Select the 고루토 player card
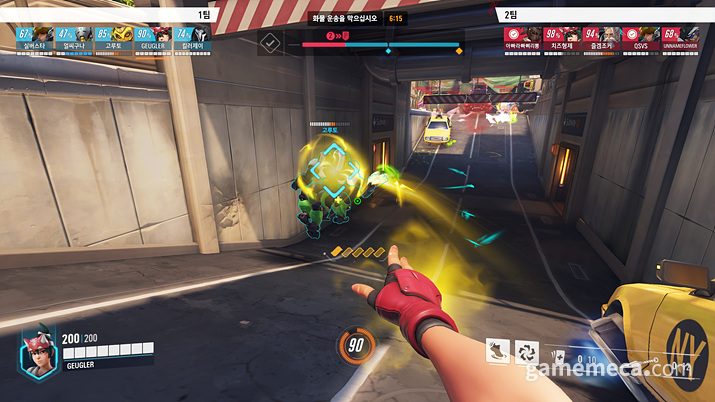 click(x=113, y=37)
